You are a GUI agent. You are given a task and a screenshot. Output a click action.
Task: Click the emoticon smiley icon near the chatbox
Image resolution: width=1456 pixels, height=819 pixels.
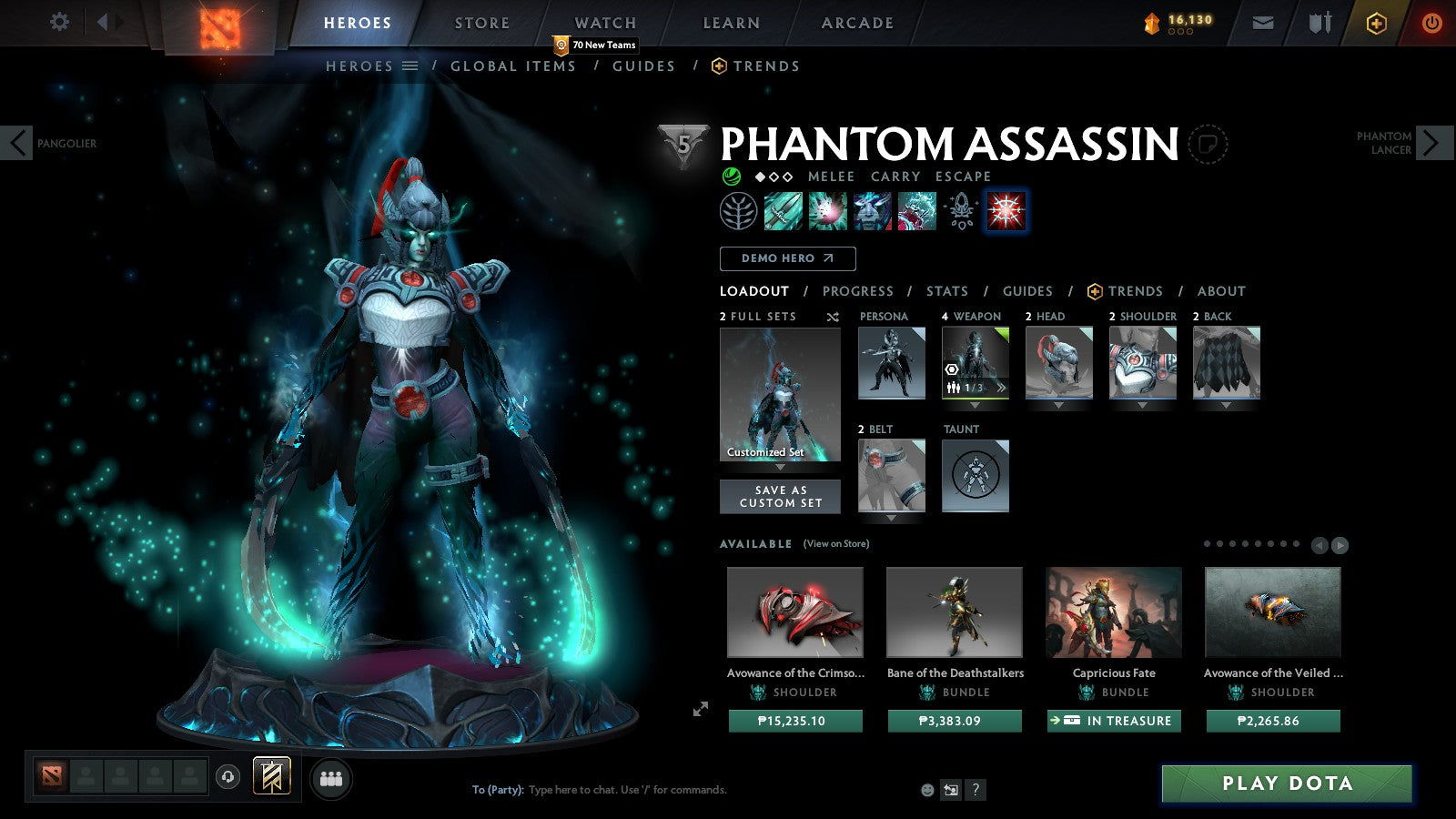pyautogui.click(x=927, y=790)
